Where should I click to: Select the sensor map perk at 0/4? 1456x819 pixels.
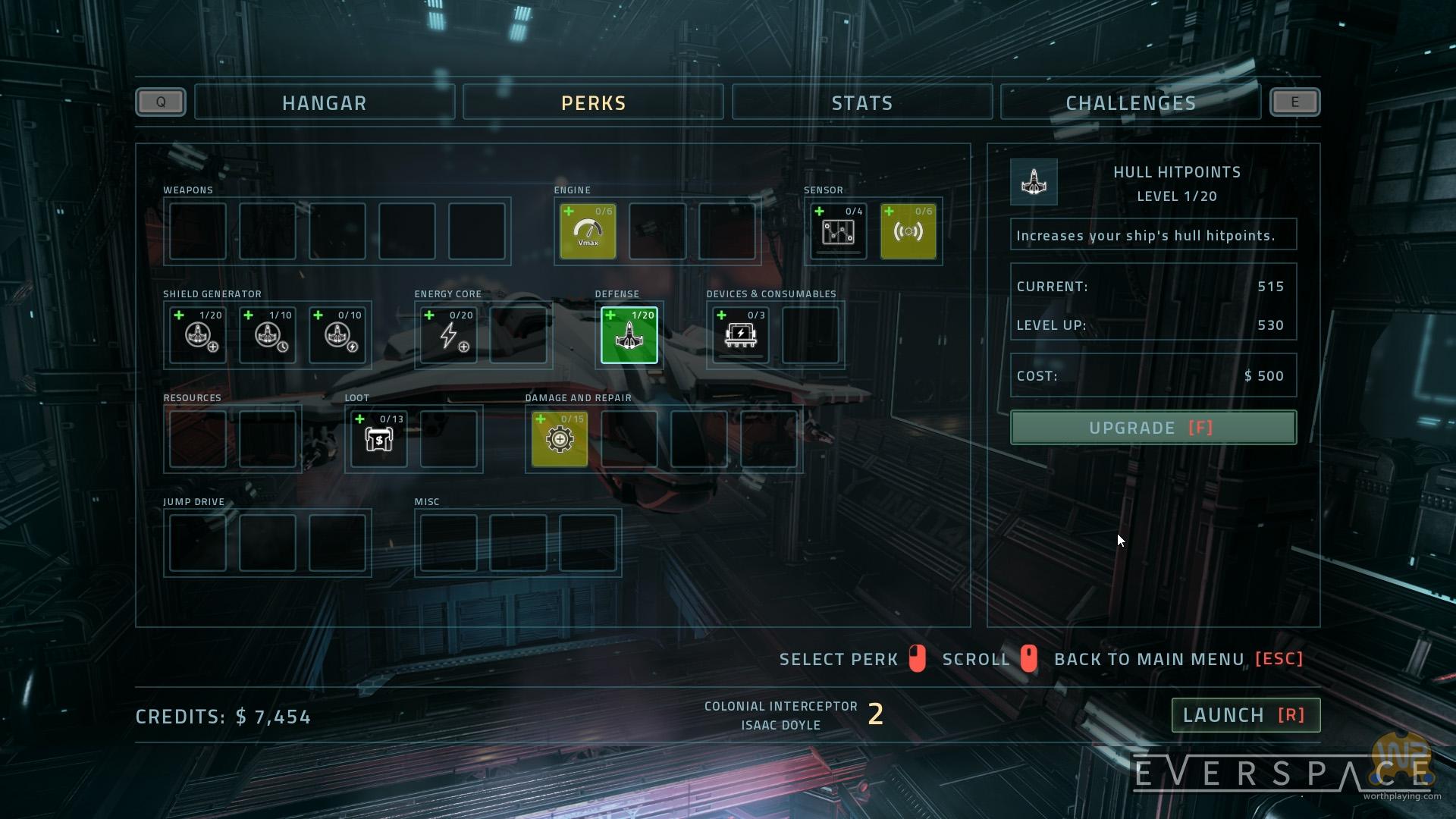point(838,231)
